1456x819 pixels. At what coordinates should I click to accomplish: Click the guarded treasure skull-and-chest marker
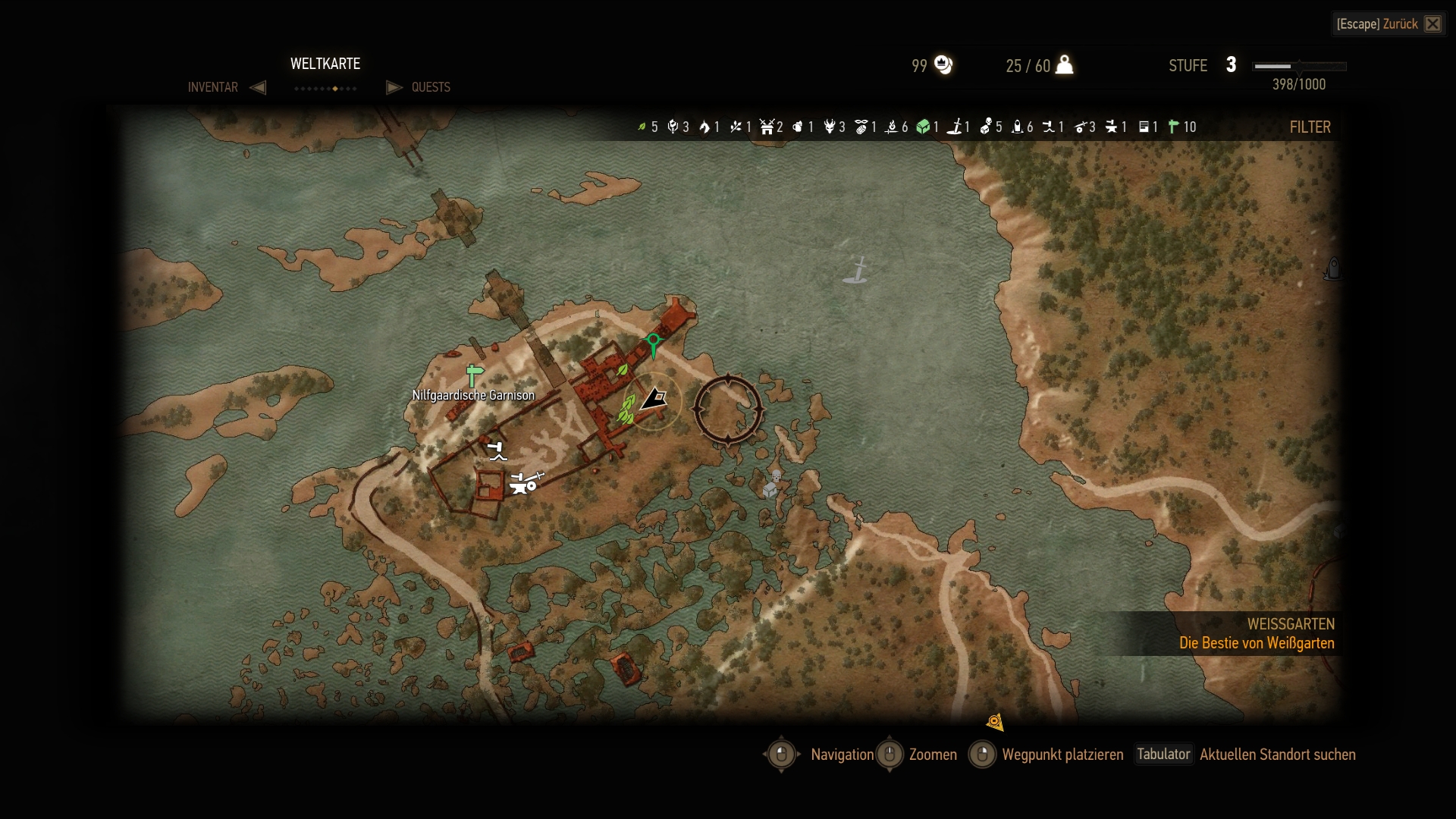[x=772, y=484]
